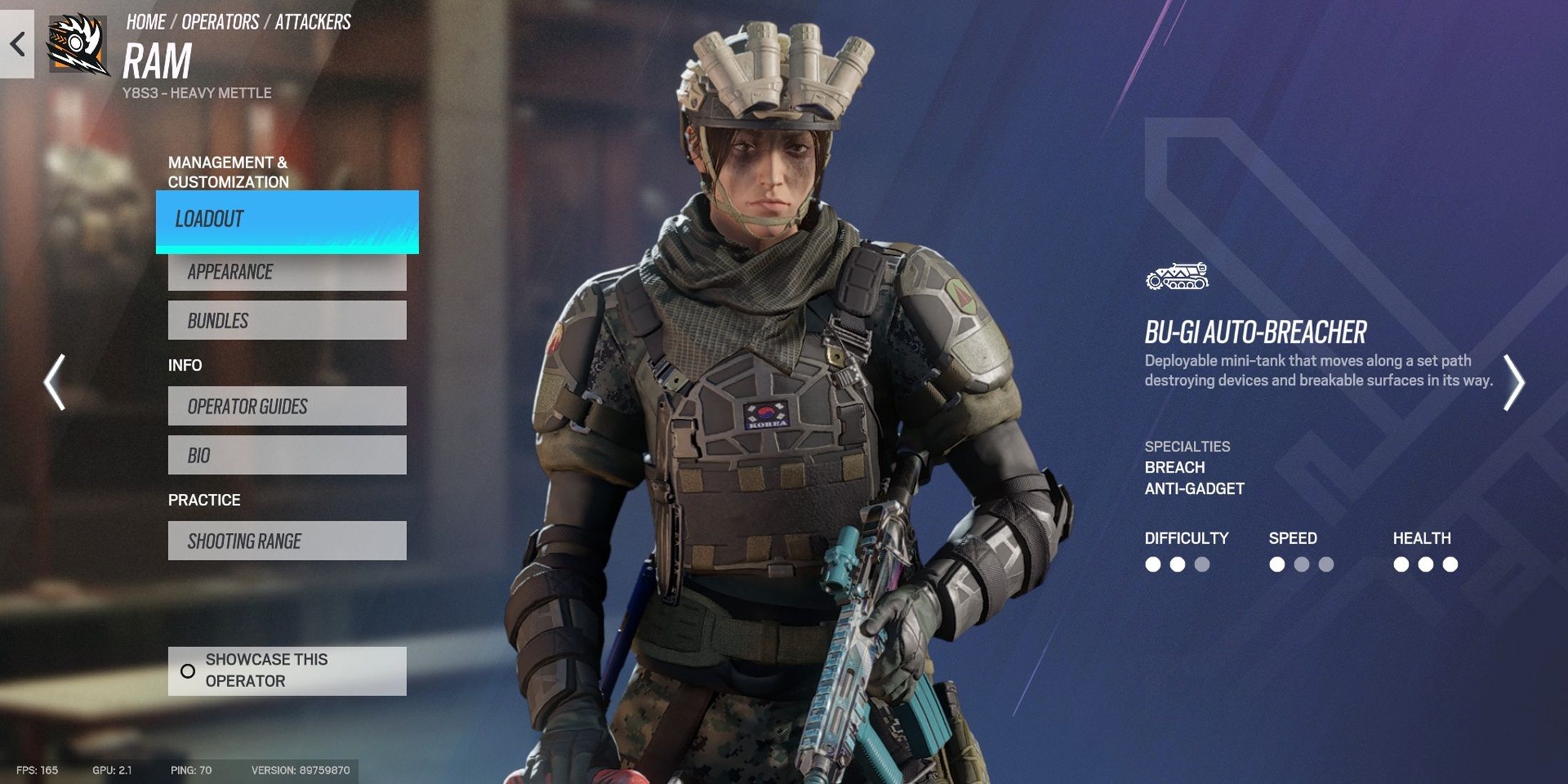Show the next operator with right chevron
The image size is (1568, 784).
coord(1513,382)
